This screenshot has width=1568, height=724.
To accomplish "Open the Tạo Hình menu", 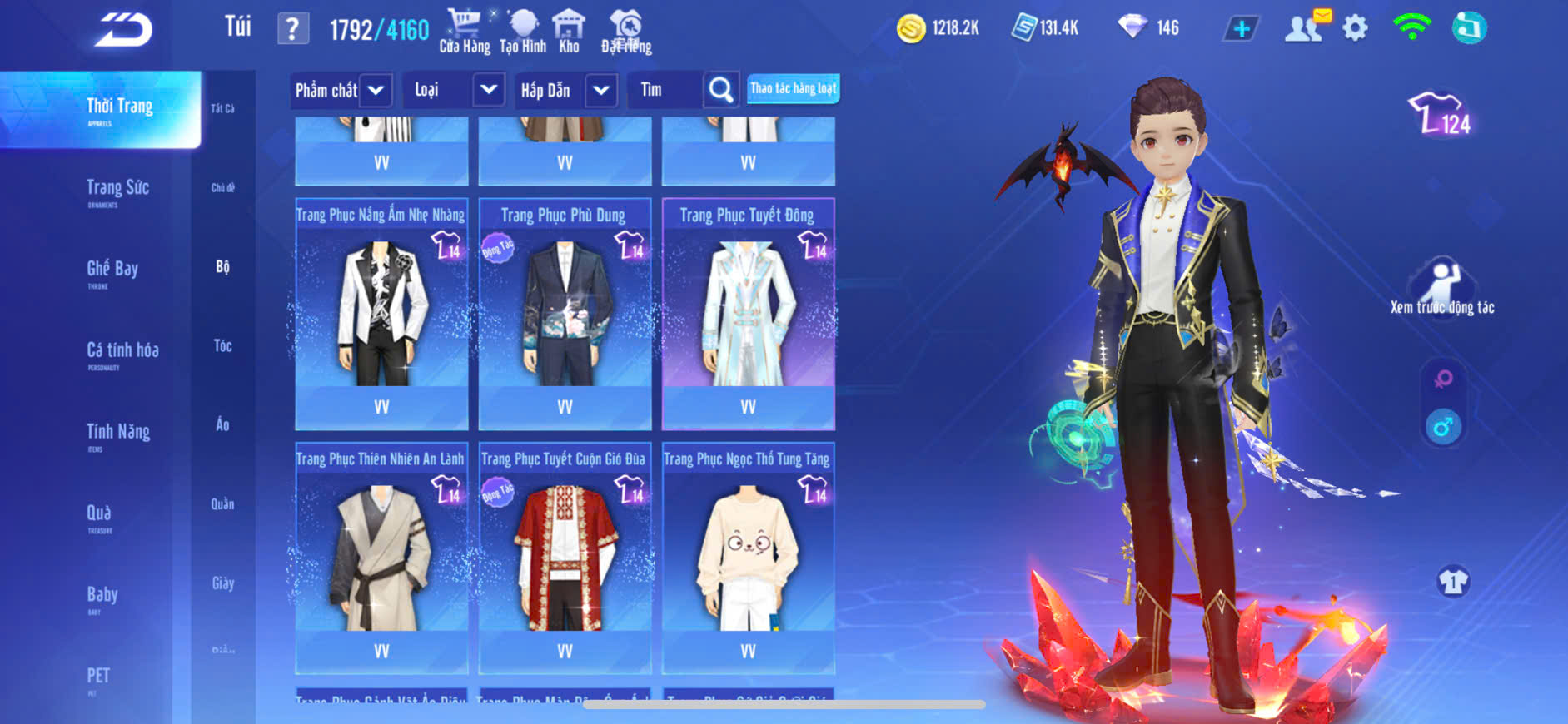I will tap(523, 32).
